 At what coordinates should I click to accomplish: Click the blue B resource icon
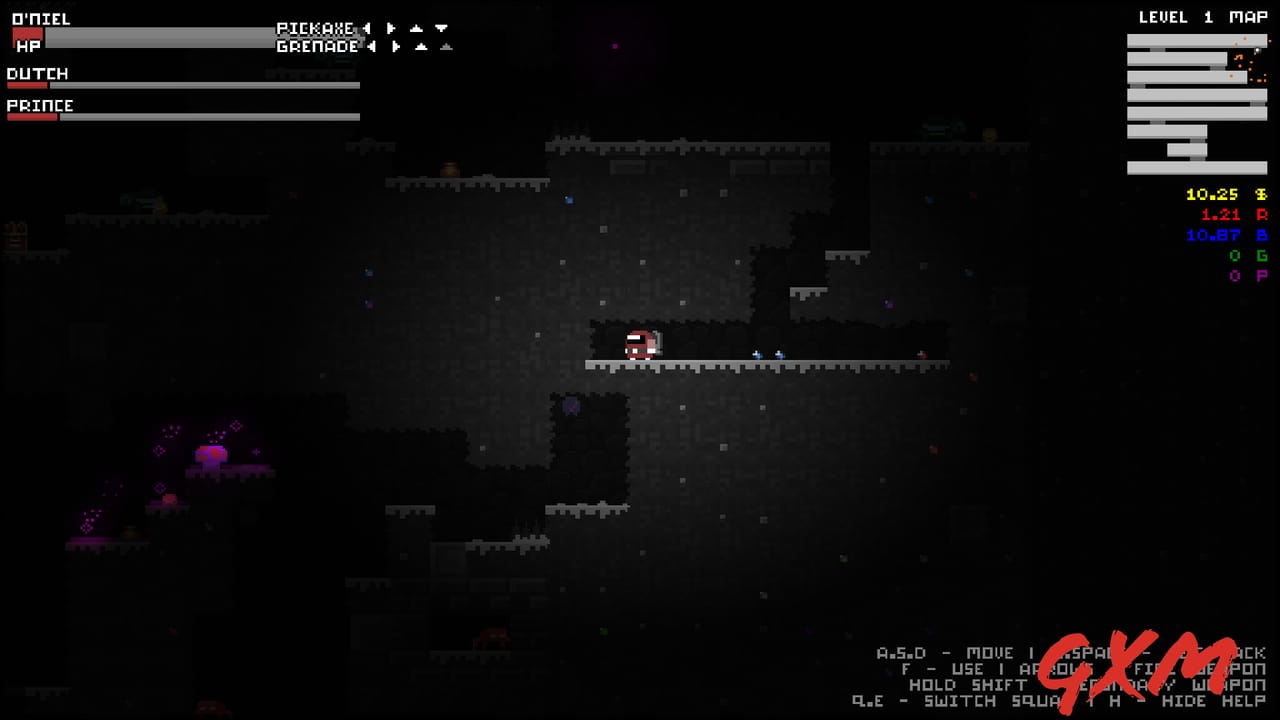(1261, 235)
